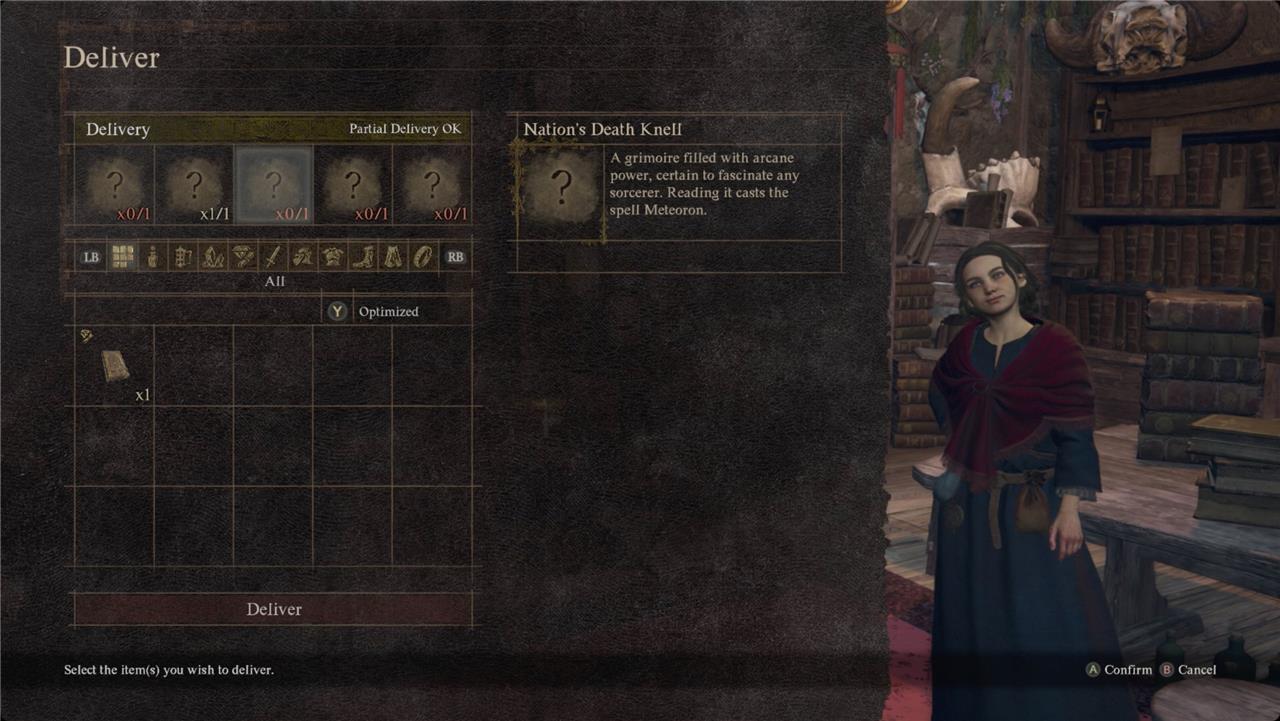
Task: Filter by the gem category tab
Action: click(243, 257)
